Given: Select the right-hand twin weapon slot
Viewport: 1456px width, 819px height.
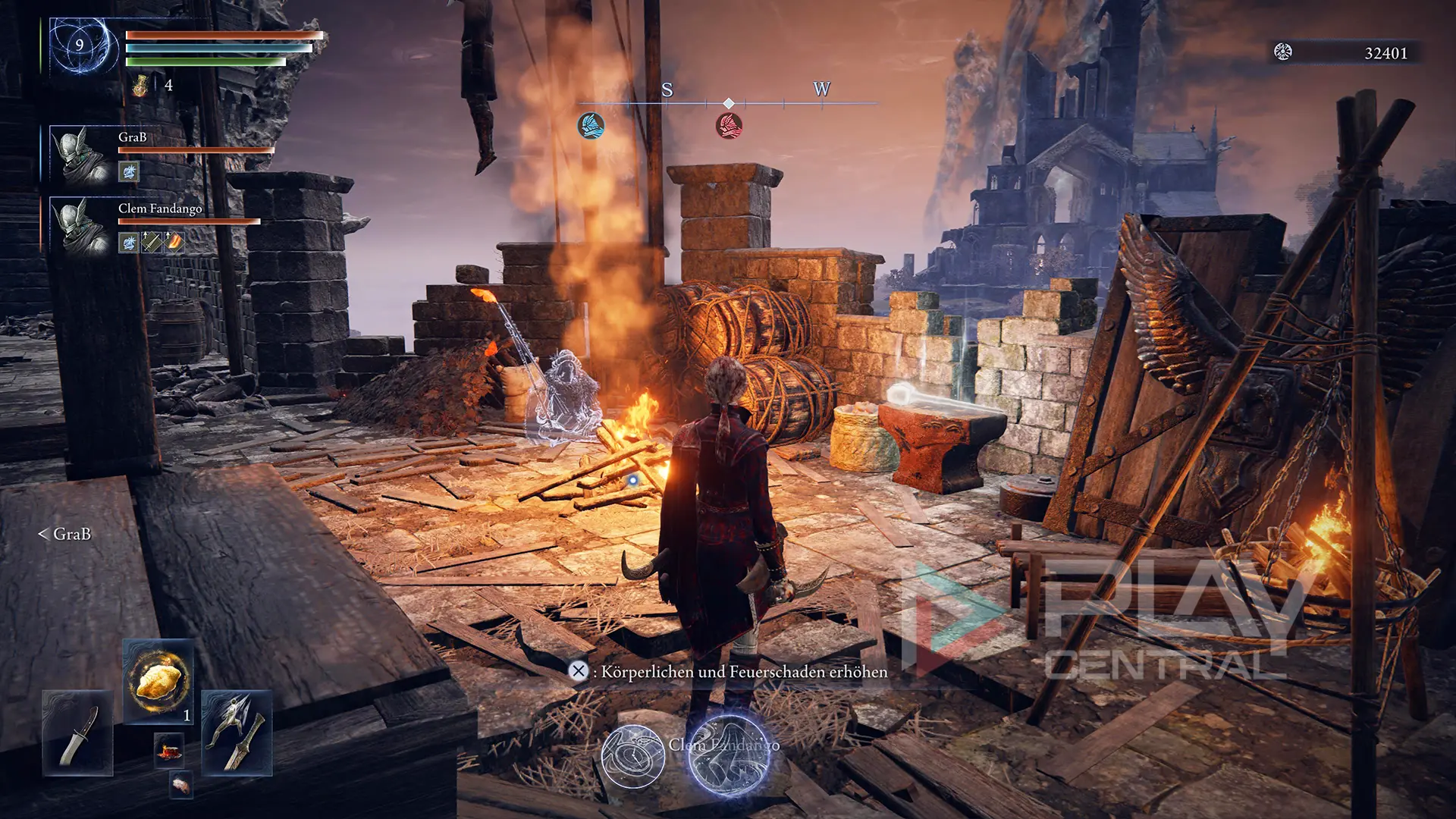Looking at the screenshot, I should [x=237, y=733].
